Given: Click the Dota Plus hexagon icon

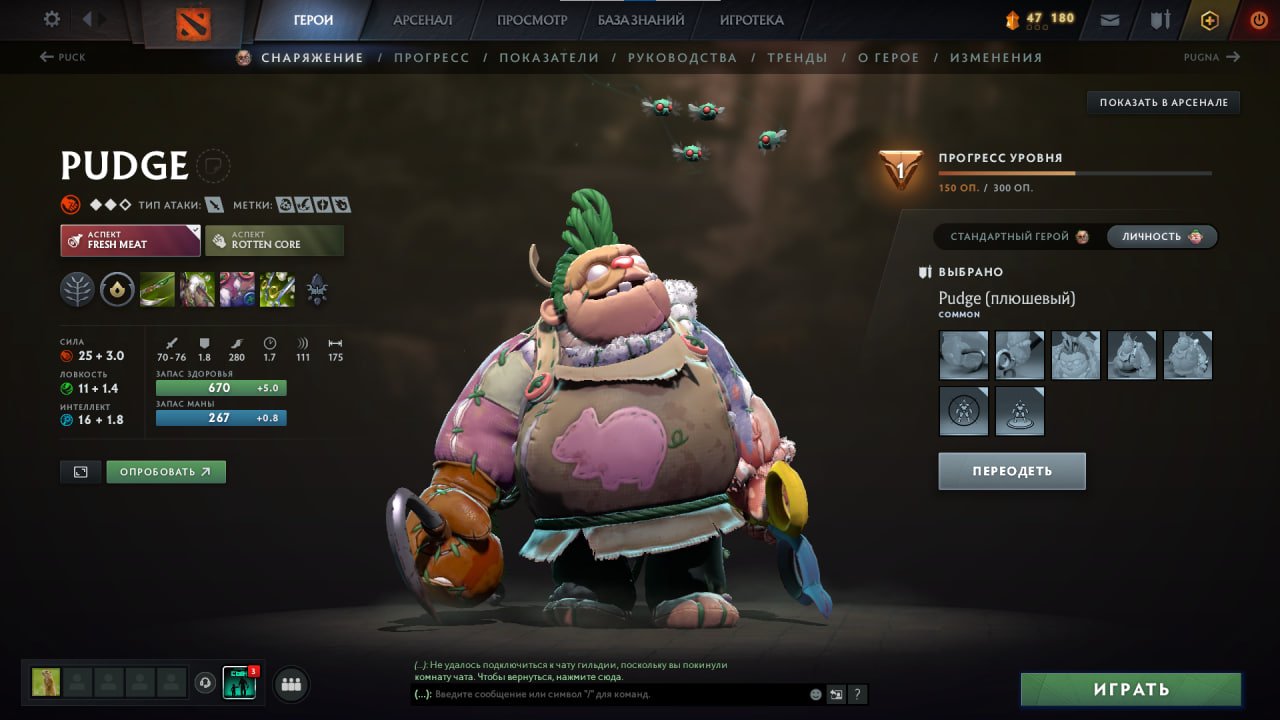Looking at the screenshot, I should point(1209,19).
